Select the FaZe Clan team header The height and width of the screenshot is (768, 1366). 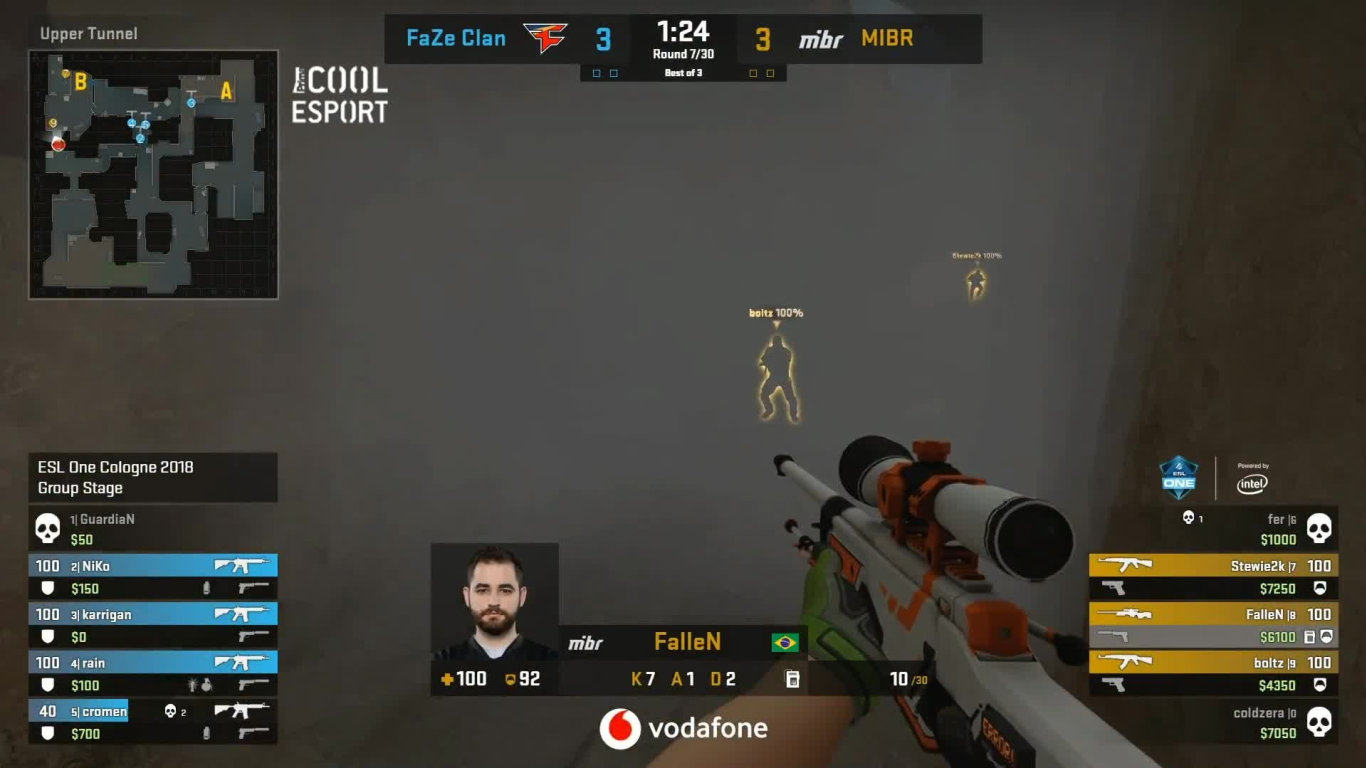pyautogui.click(x=456, y=38)
